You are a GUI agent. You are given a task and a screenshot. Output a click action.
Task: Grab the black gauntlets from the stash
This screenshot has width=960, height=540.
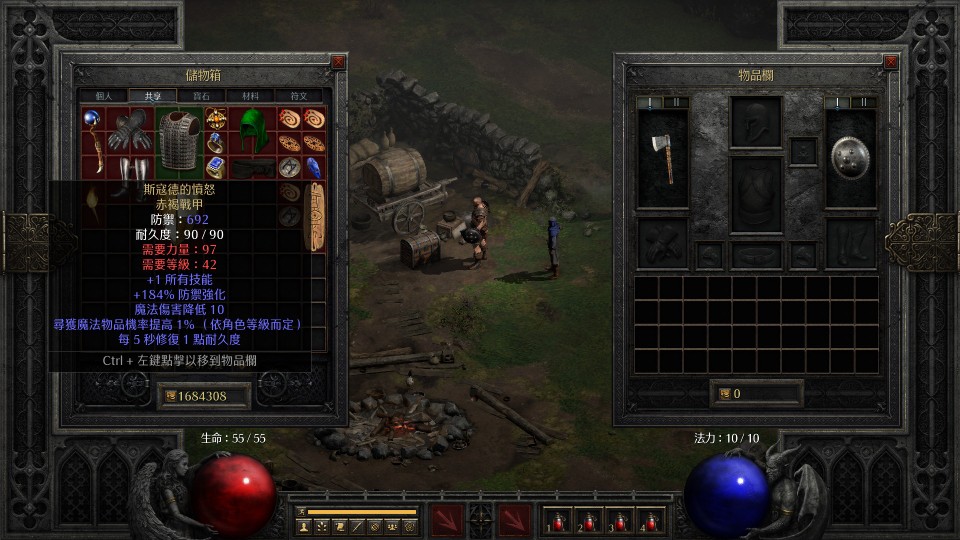[129, 130]
